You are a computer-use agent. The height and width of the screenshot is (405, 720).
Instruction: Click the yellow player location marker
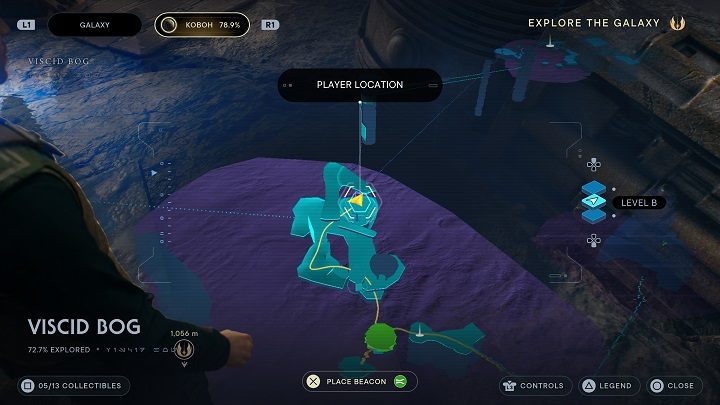pyautogui.click(x=356, y=201)
